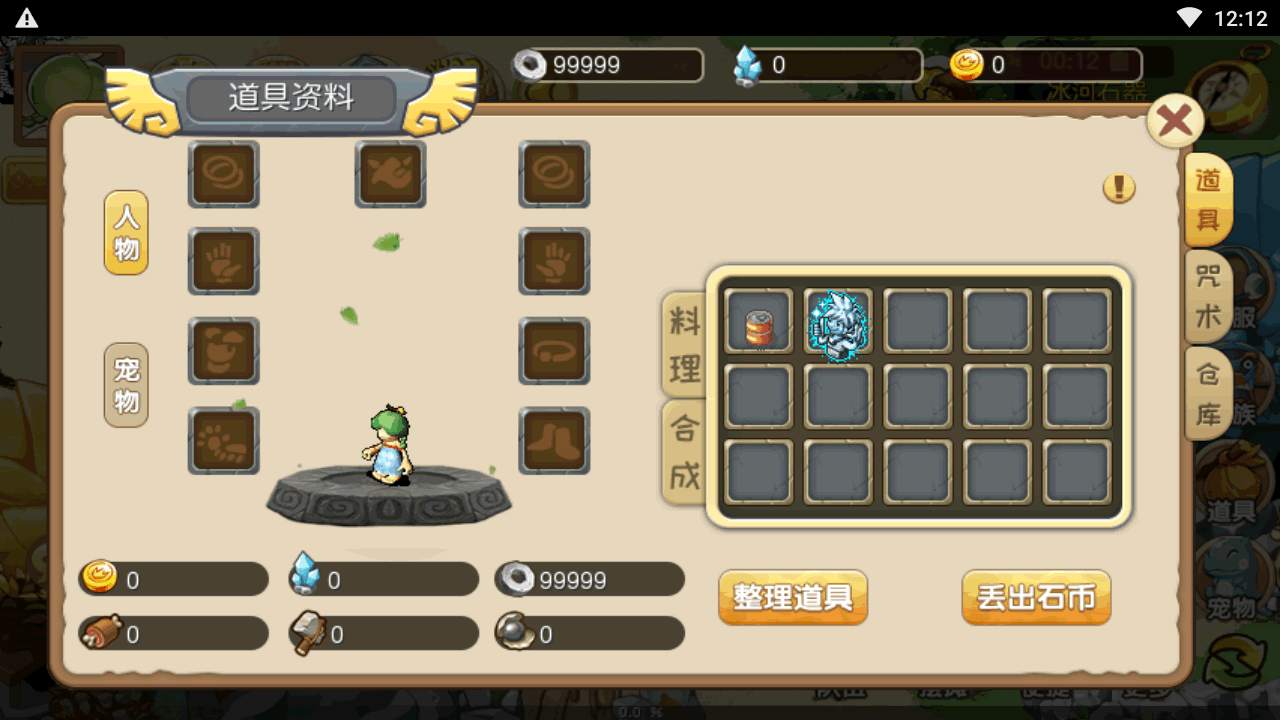The image size is (1280, 720).
Task: Select the glowing crystal statue item
Action: [838, 323]
